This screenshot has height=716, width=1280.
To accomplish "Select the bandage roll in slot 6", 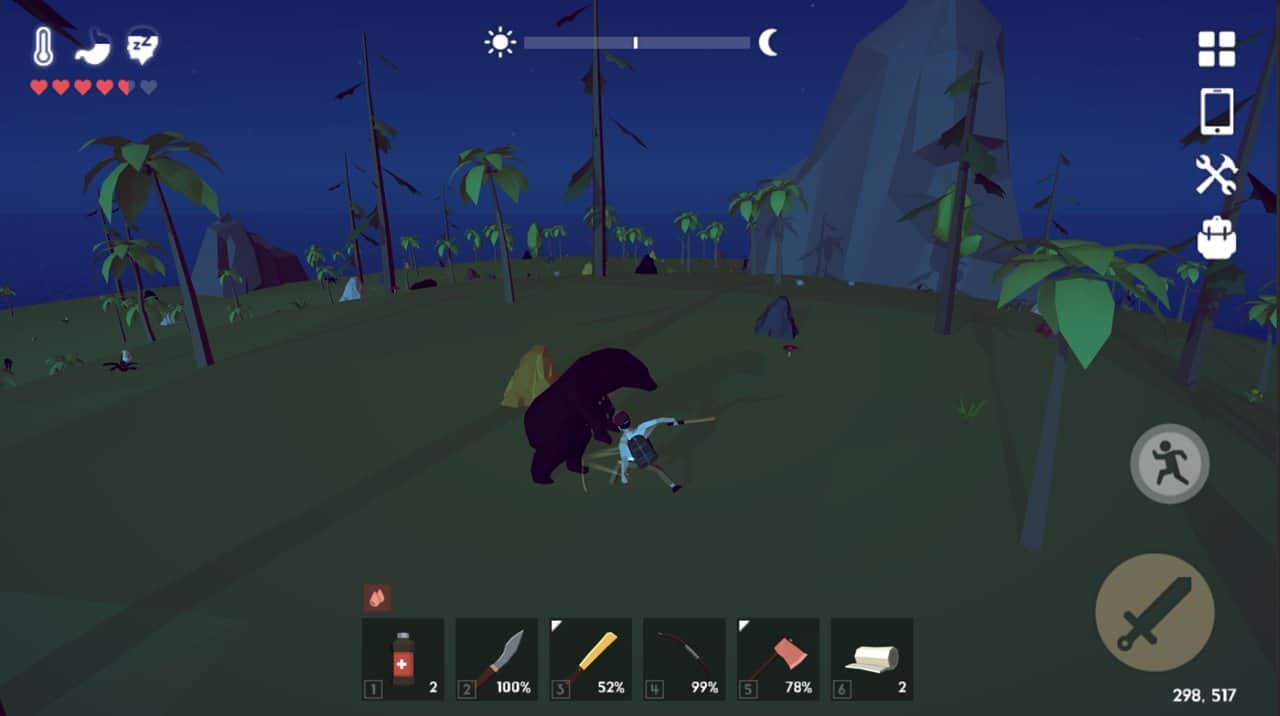I will pyautogui.click(x=872, y=658).
